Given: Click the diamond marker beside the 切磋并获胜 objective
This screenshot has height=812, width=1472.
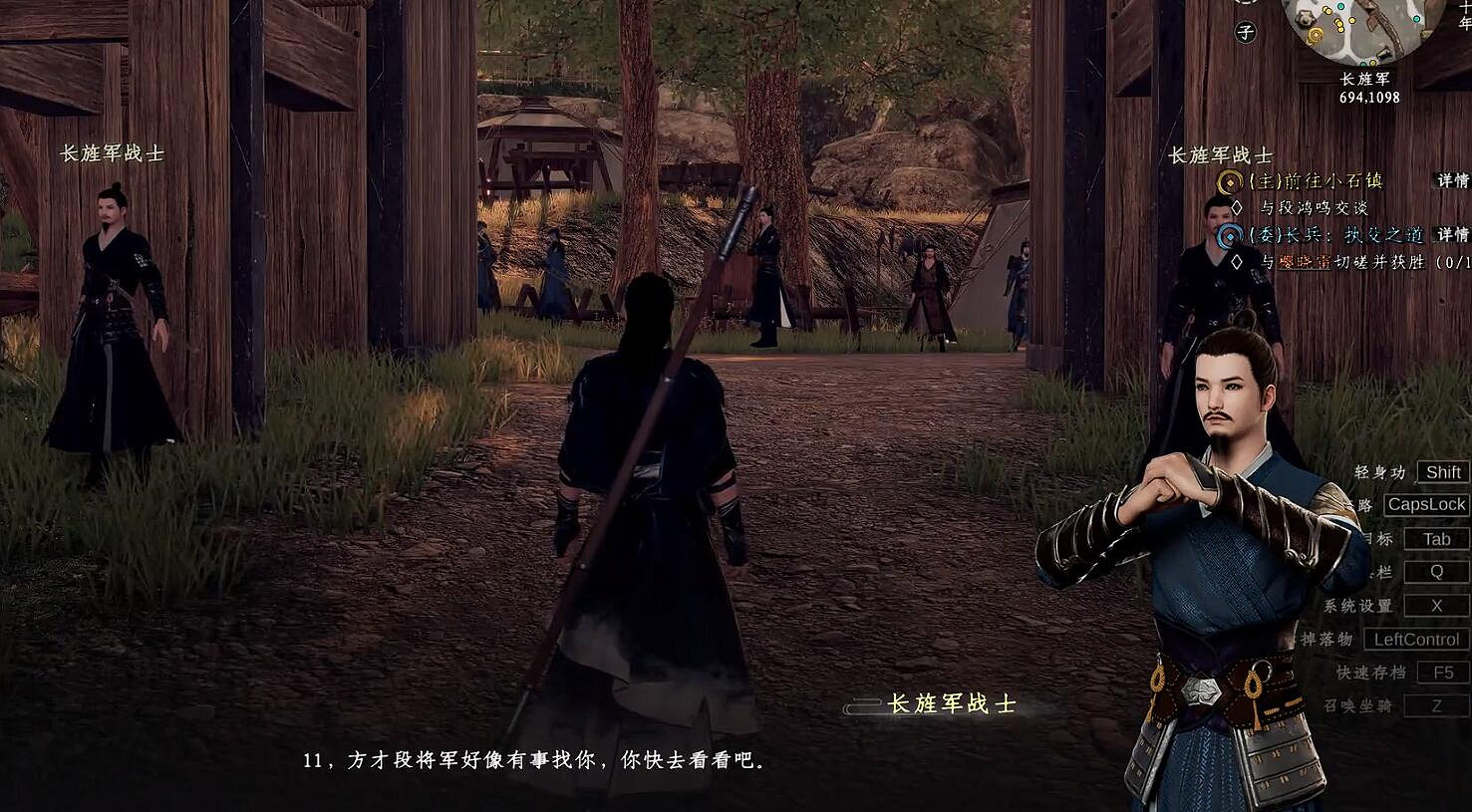Looking at the screenshot, I should pos(1237,261).
